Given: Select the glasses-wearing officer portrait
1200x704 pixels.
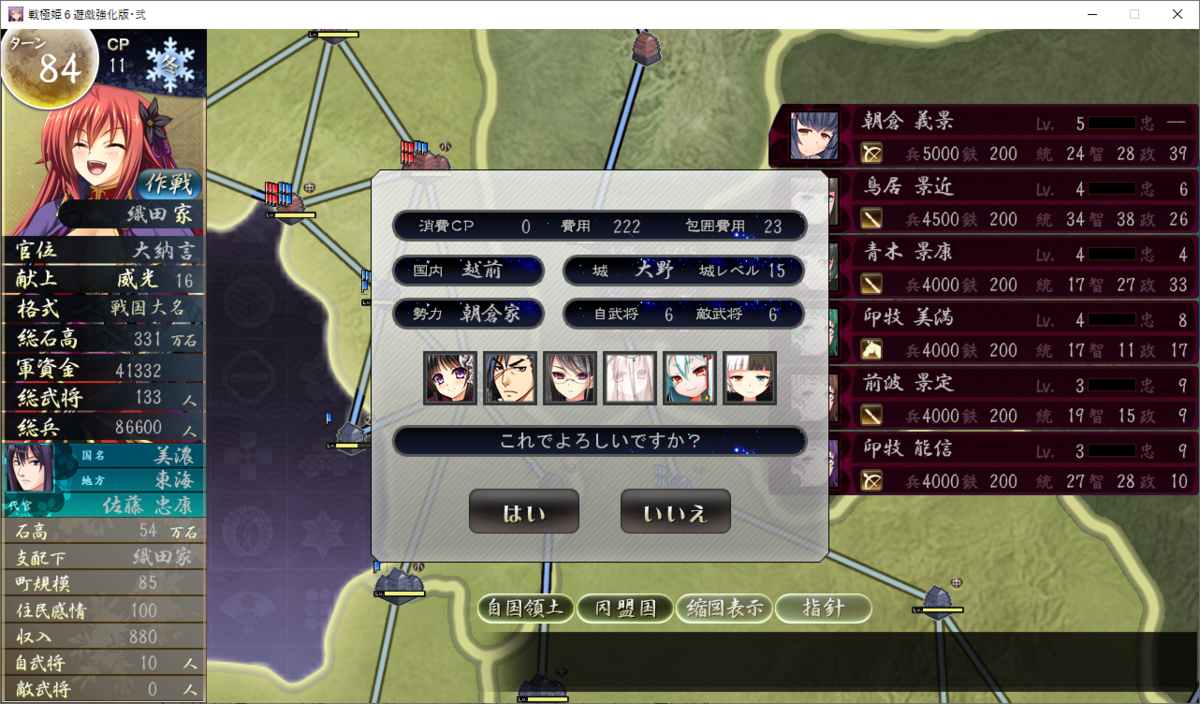Looking at the screenshot, I should click(570, 378).
